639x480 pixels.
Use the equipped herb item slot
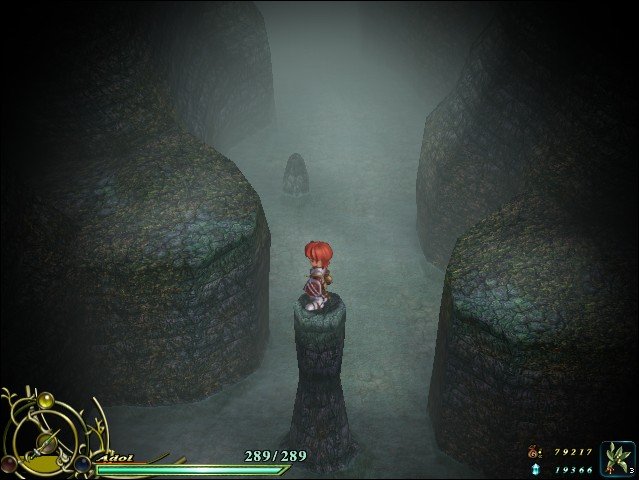click(617, 458)
